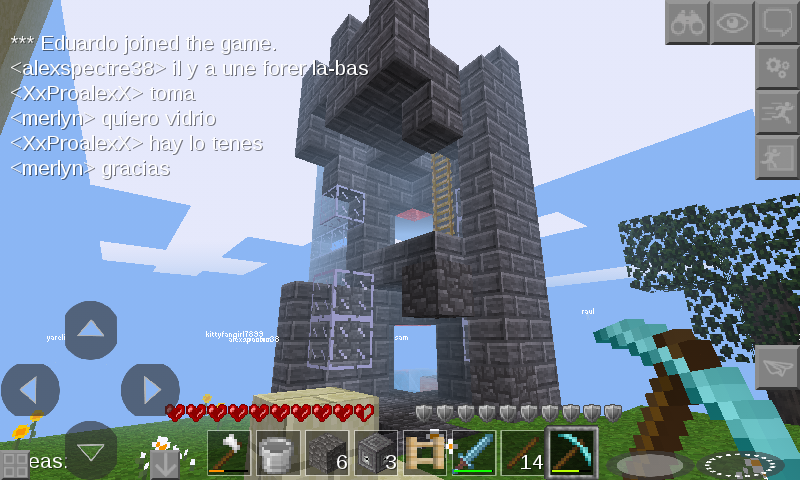Open chat with the speech bubble button
The width and height of the screenshot is (800, 480).
tap(777, 22)
